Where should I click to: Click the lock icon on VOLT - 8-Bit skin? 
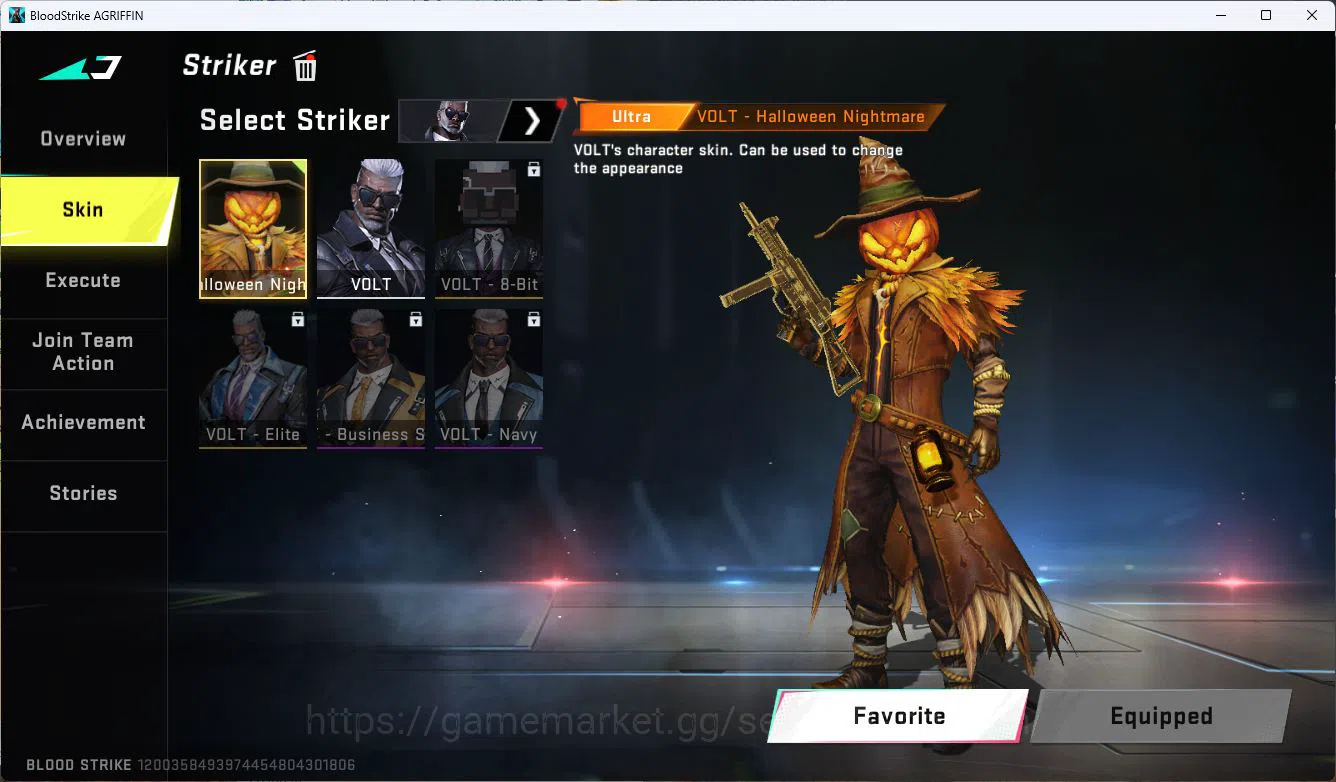(534, 169)
